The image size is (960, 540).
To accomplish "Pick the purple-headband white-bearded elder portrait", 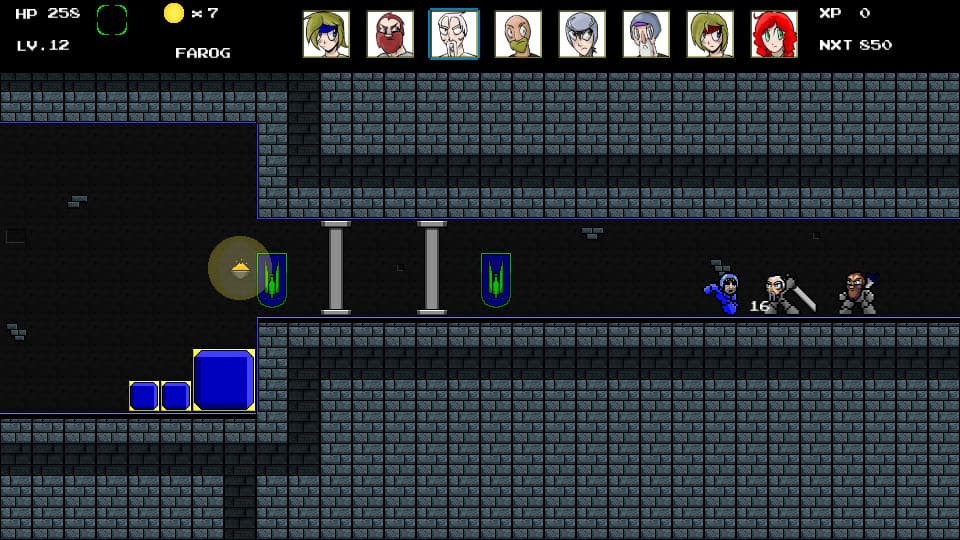I will [x=646, y=35].
